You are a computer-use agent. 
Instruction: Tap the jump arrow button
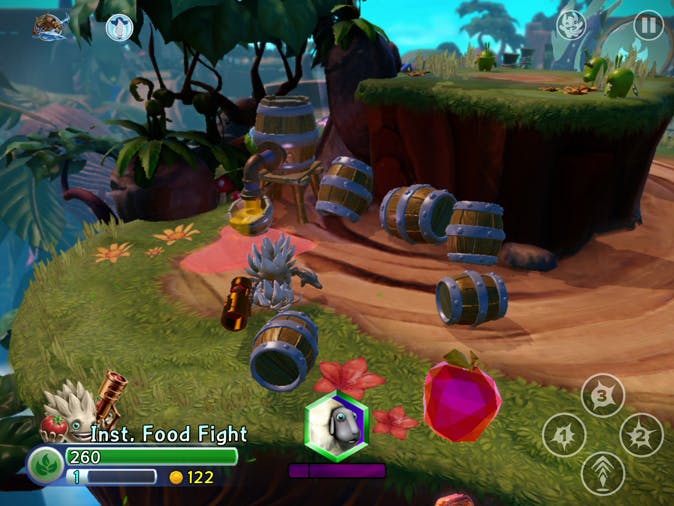click(x=603, y=473)
